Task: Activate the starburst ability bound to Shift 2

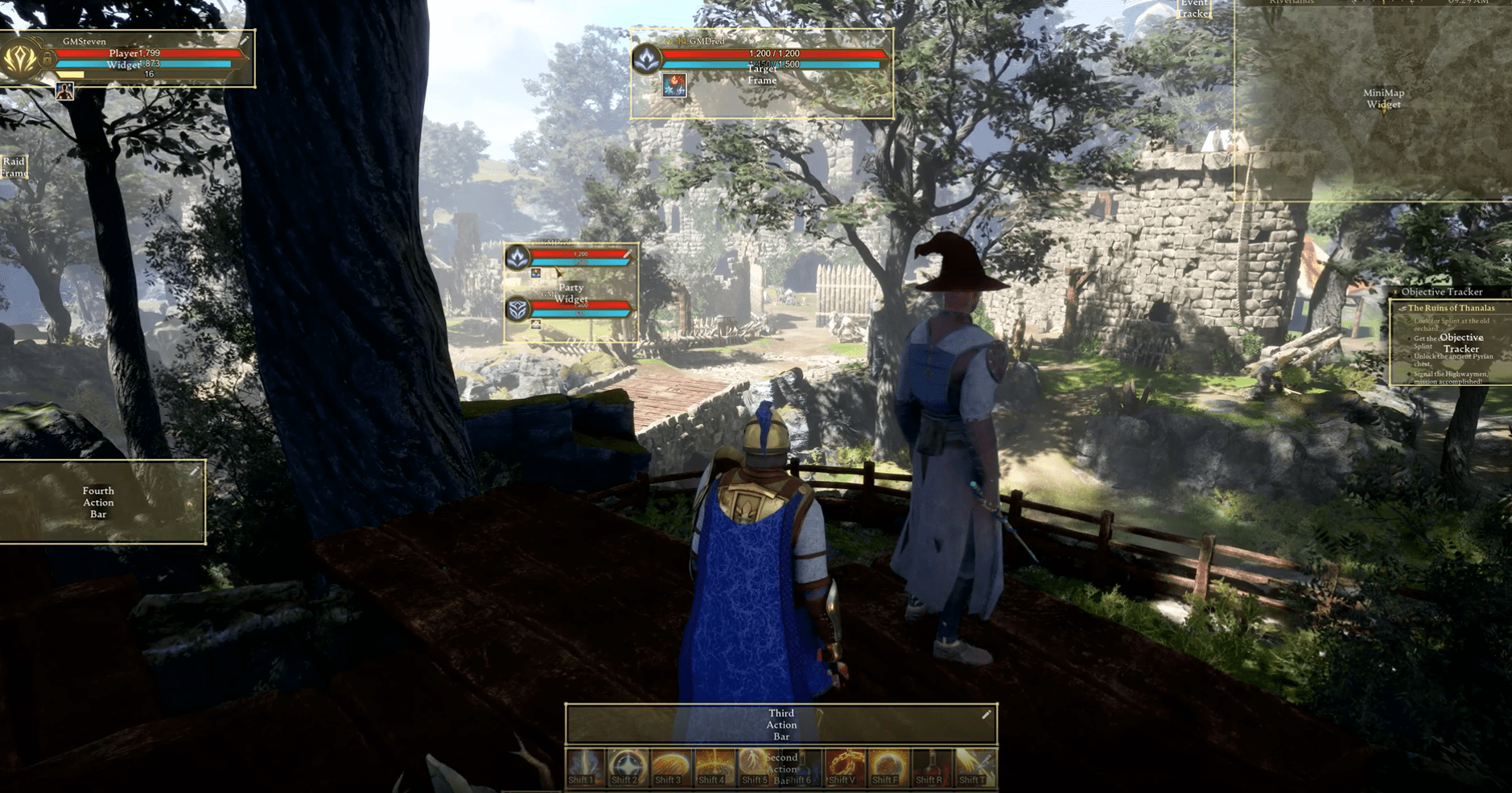Action: tap(626, 764)
